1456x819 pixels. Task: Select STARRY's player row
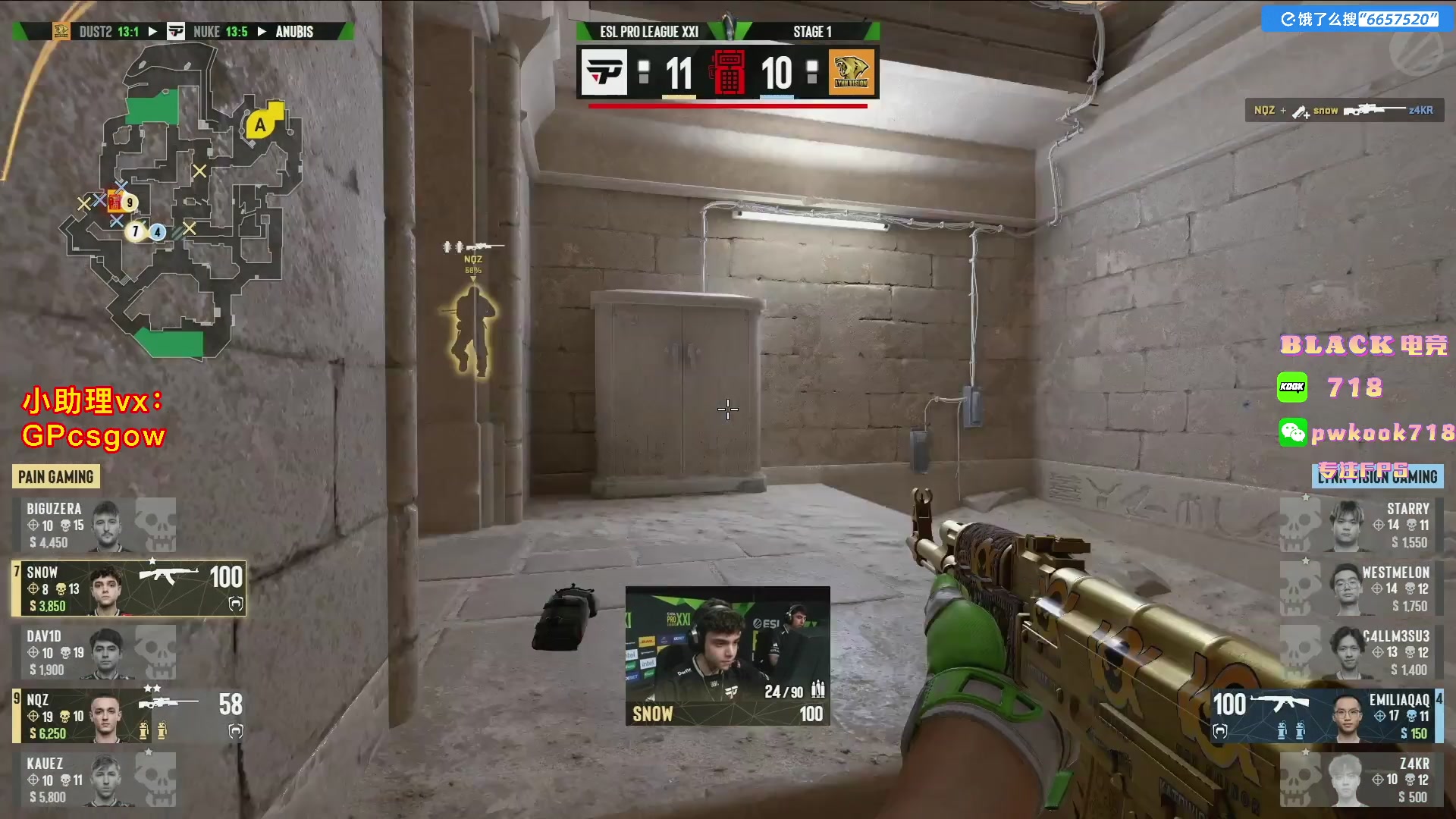pos(1361,525)
